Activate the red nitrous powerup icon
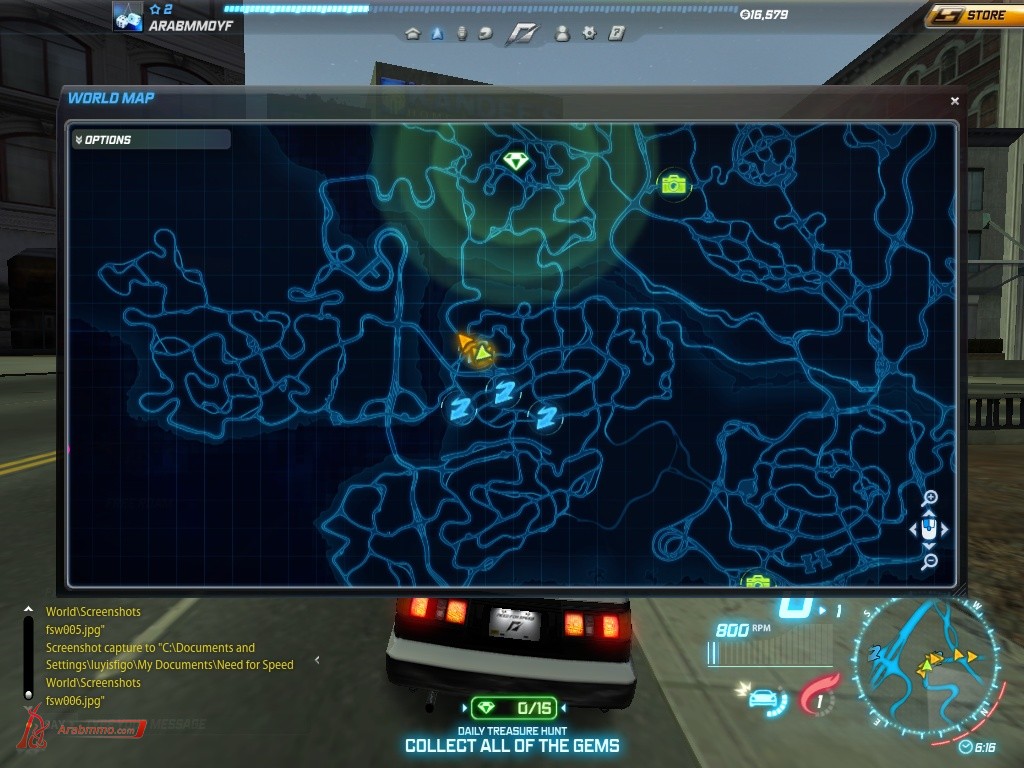Image resolution: width=1024 pixels, height=768 pixels. pos(821,694)
